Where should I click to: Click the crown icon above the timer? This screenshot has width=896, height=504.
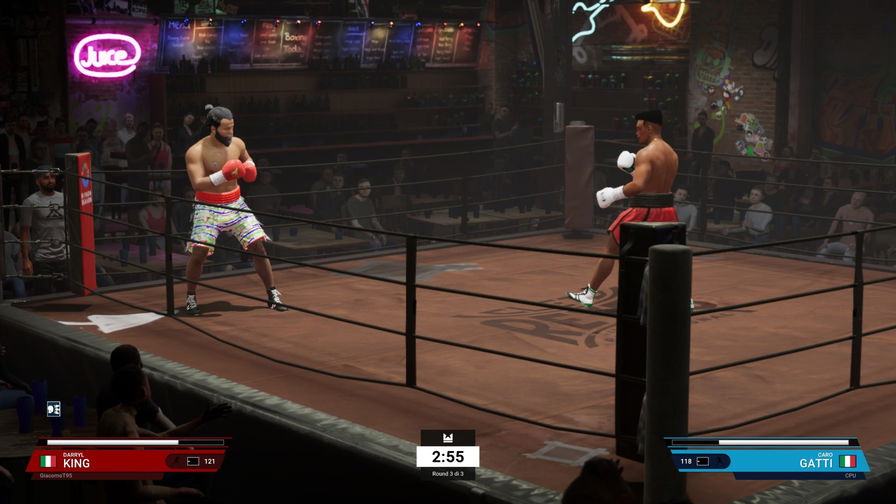(447, 438)
